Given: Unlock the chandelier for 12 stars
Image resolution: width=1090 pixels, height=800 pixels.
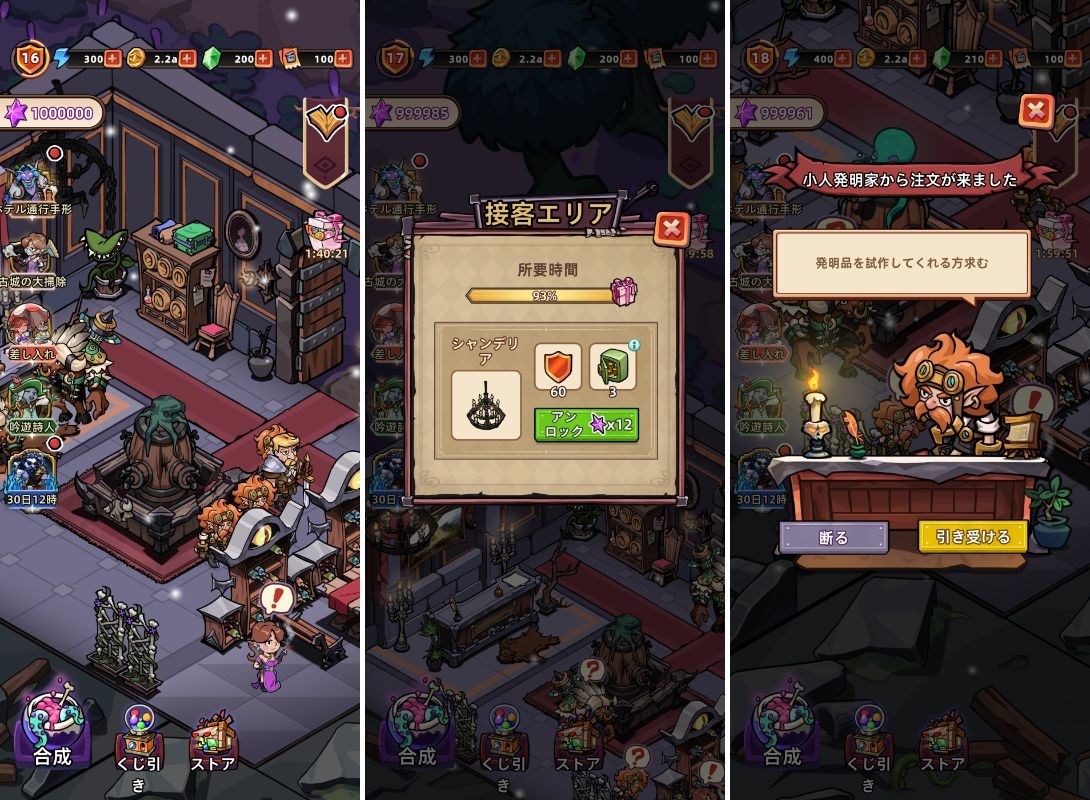Looking at the screenshot, I should (x=586, y=424).
